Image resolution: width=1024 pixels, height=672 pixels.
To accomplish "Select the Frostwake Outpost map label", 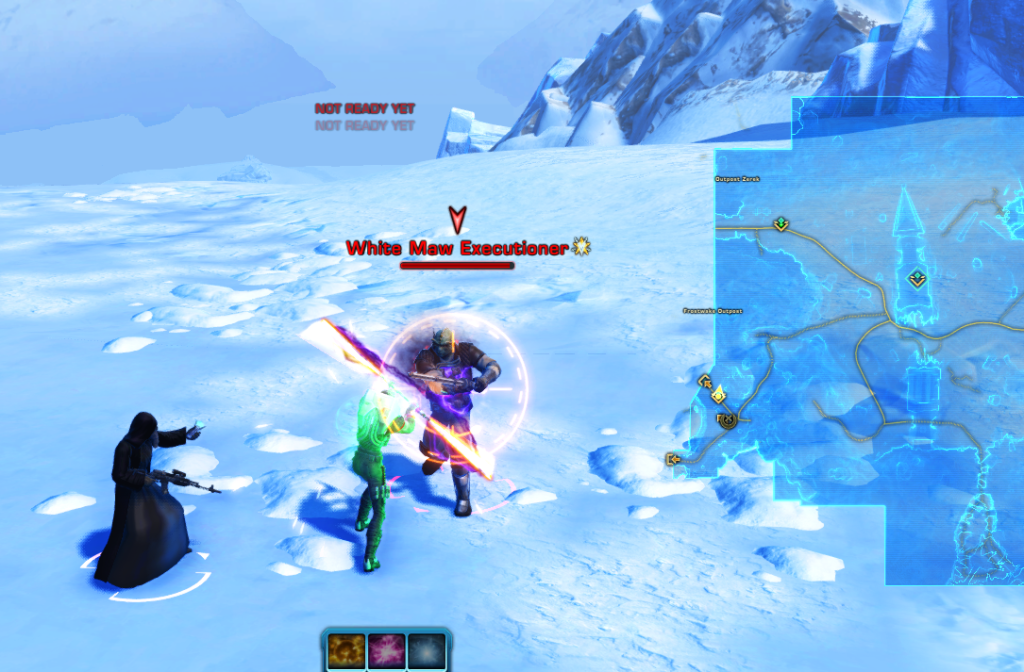I will [x=715, y=311].
